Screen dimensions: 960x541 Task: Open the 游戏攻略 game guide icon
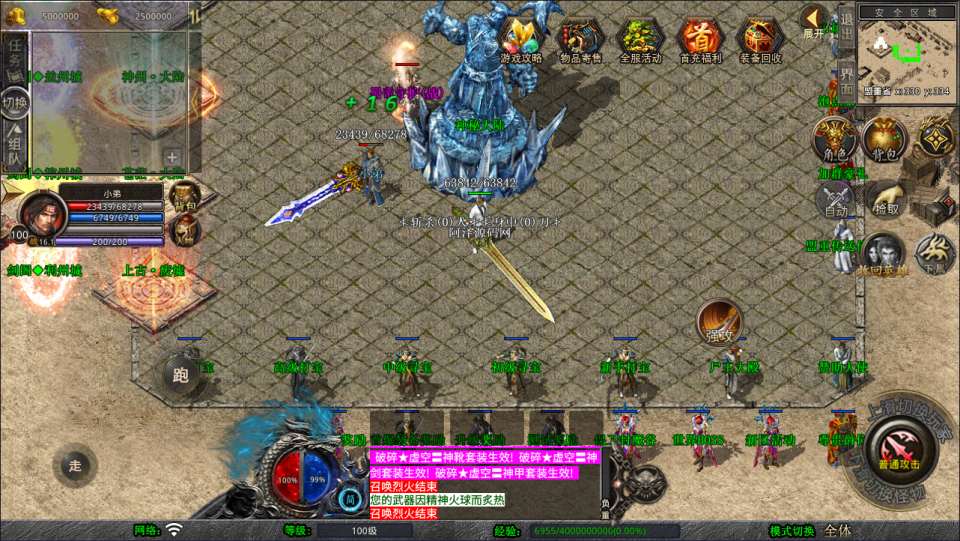521,39
